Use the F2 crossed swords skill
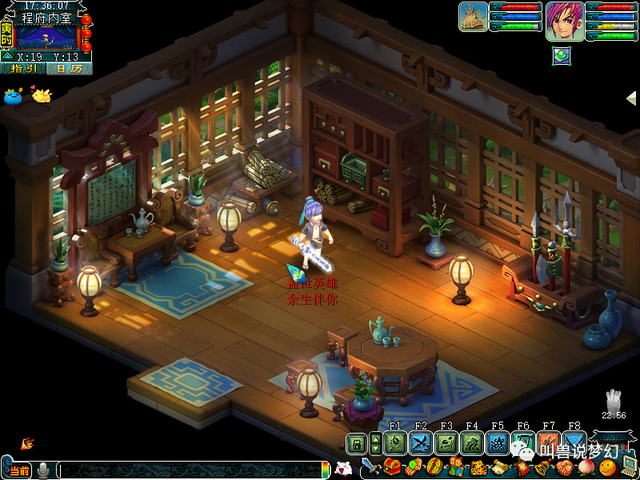This screenshot has width=640, height=480. click(x=420, y=443)
